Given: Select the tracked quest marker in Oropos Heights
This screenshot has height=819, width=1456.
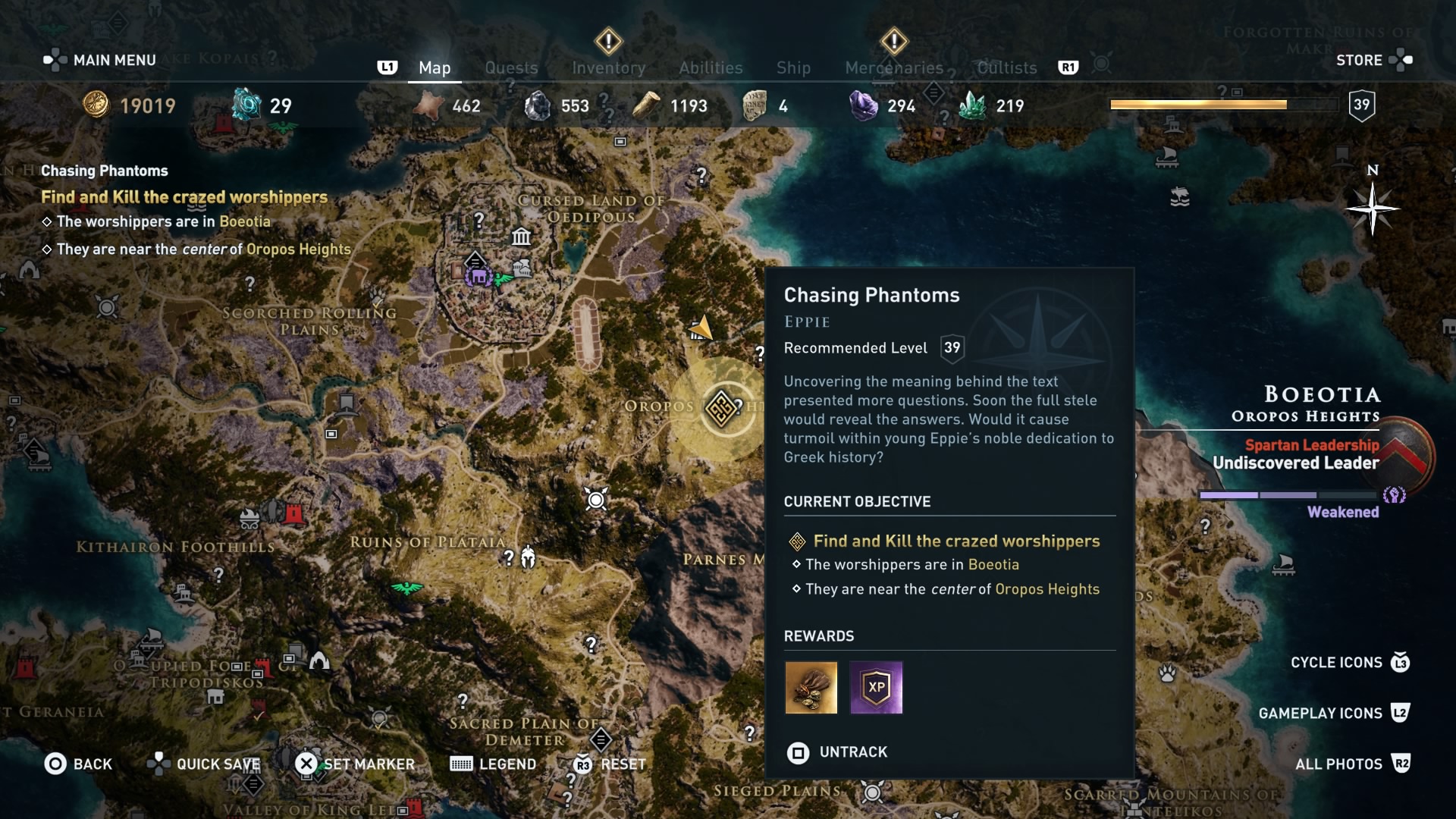Looking at the screenshot, I should point(720,408).
